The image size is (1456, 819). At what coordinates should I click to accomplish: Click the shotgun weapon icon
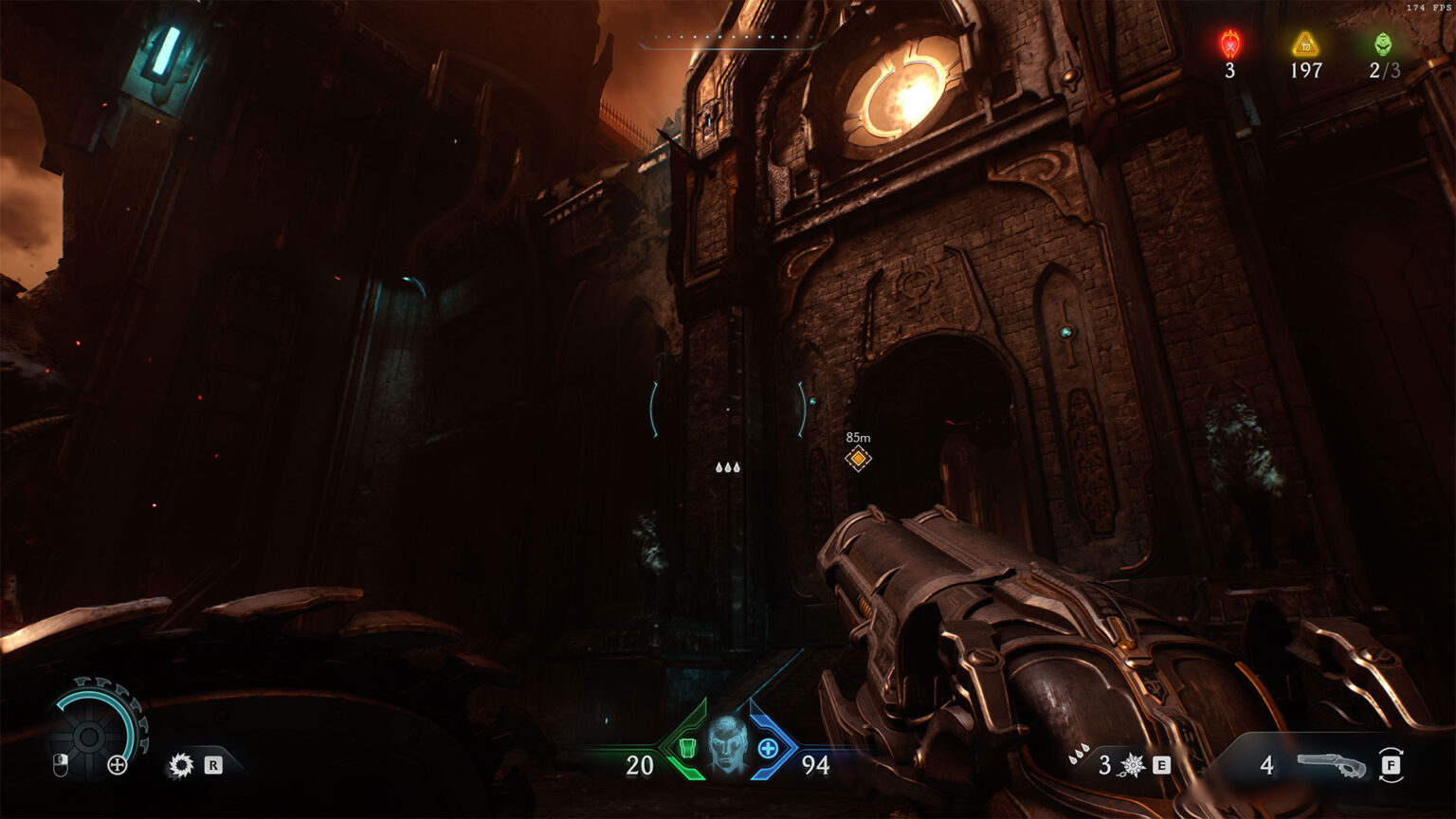(x=1331, y=764)
